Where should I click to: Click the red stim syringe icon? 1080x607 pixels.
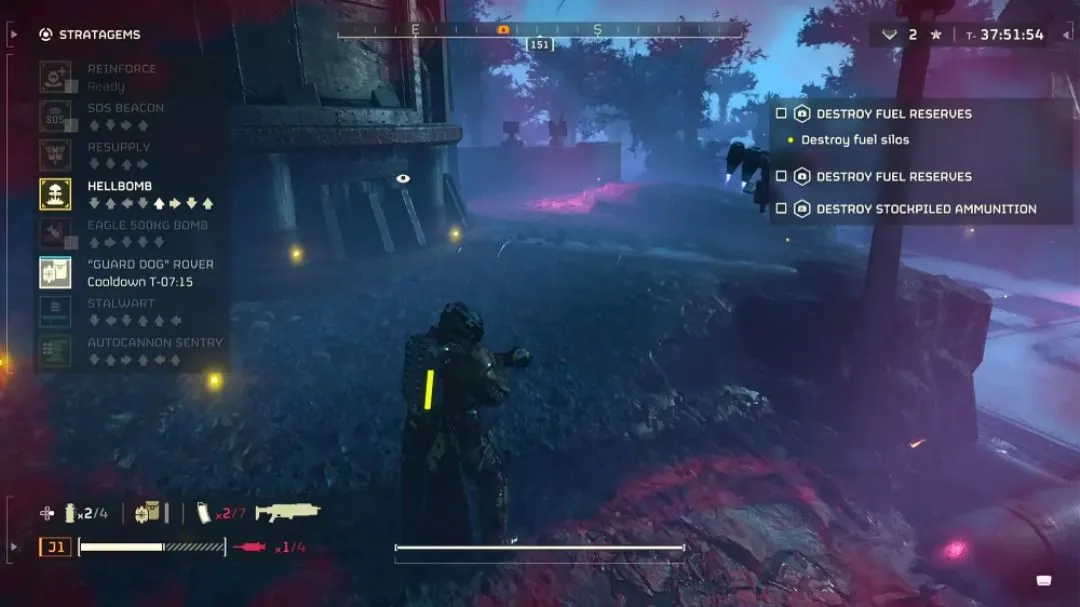250,547
